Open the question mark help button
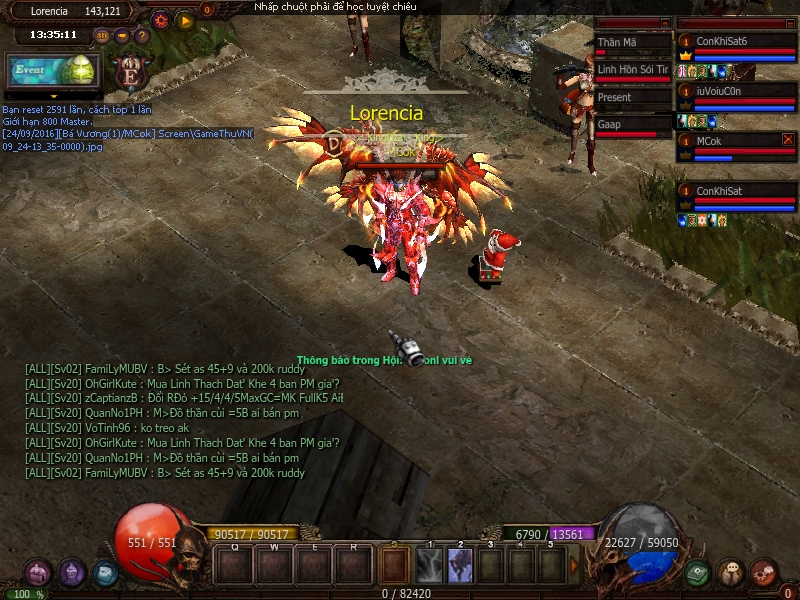This screenshot has height=600, width=800. pyautogui.click(x=142, y=35)
